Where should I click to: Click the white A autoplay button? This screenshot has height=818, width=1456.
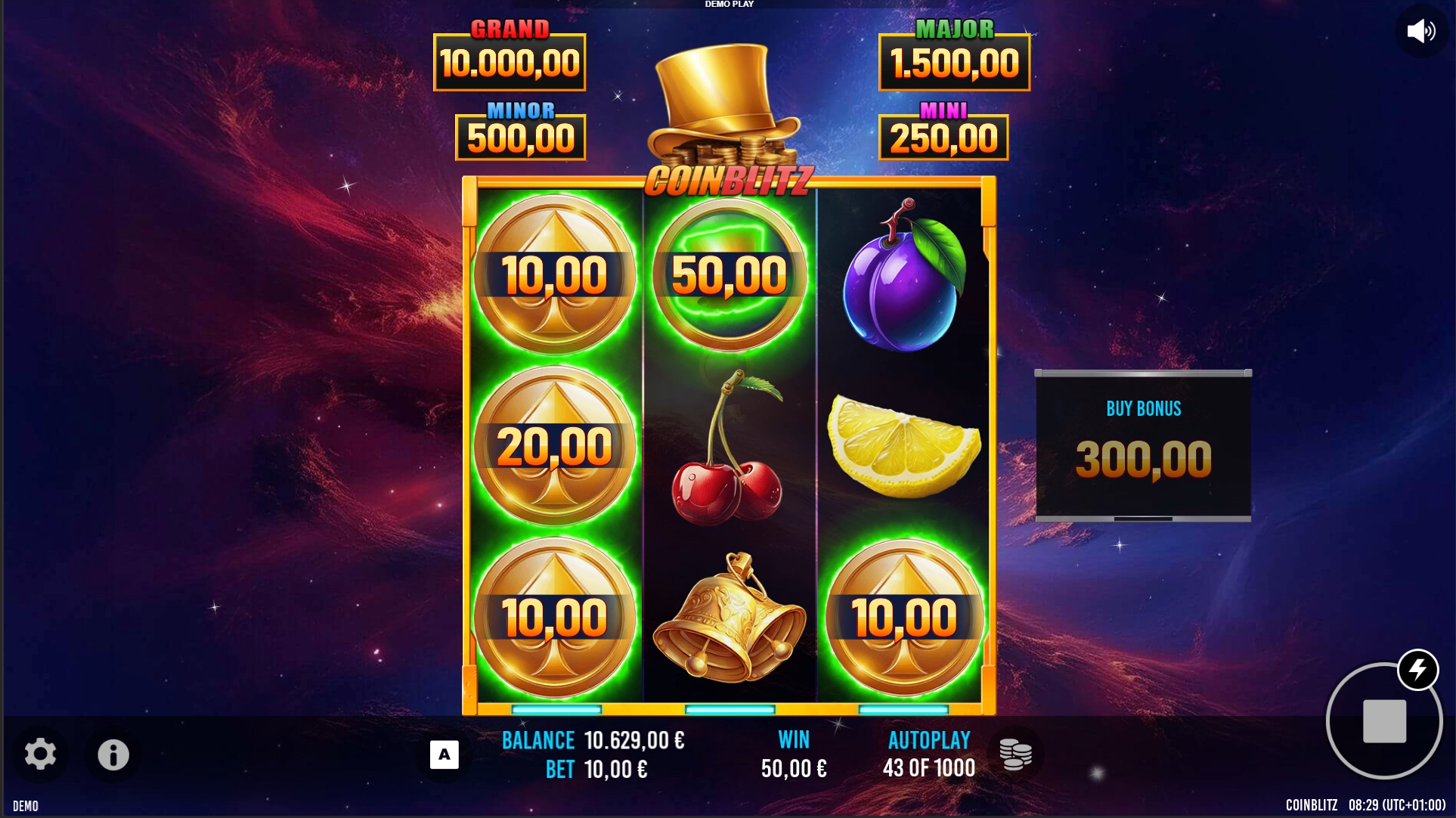tap(445, 754)
